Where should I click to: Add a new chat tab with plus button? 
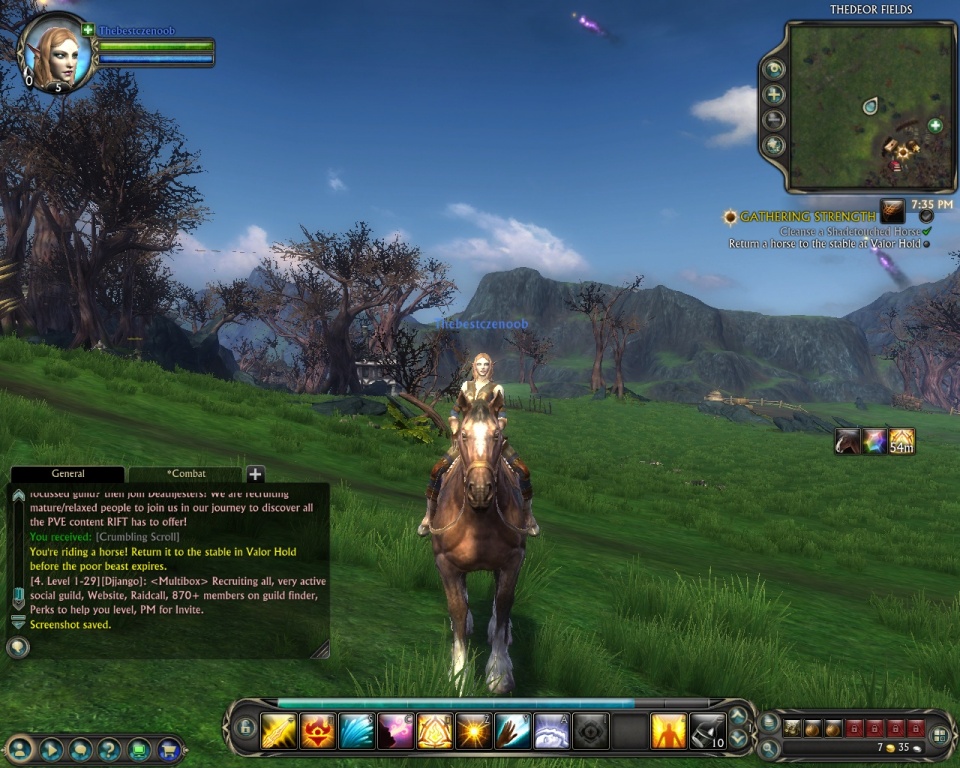tap(255, 474)
